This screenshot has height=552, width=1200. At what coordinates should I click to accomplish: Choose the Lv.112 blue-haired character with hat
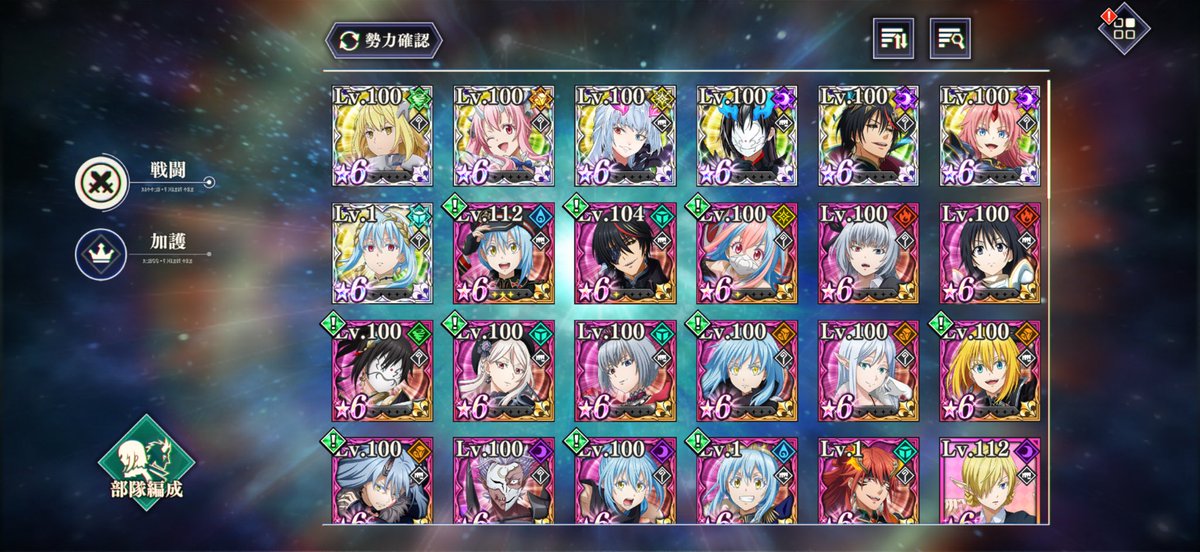[504, 254]
